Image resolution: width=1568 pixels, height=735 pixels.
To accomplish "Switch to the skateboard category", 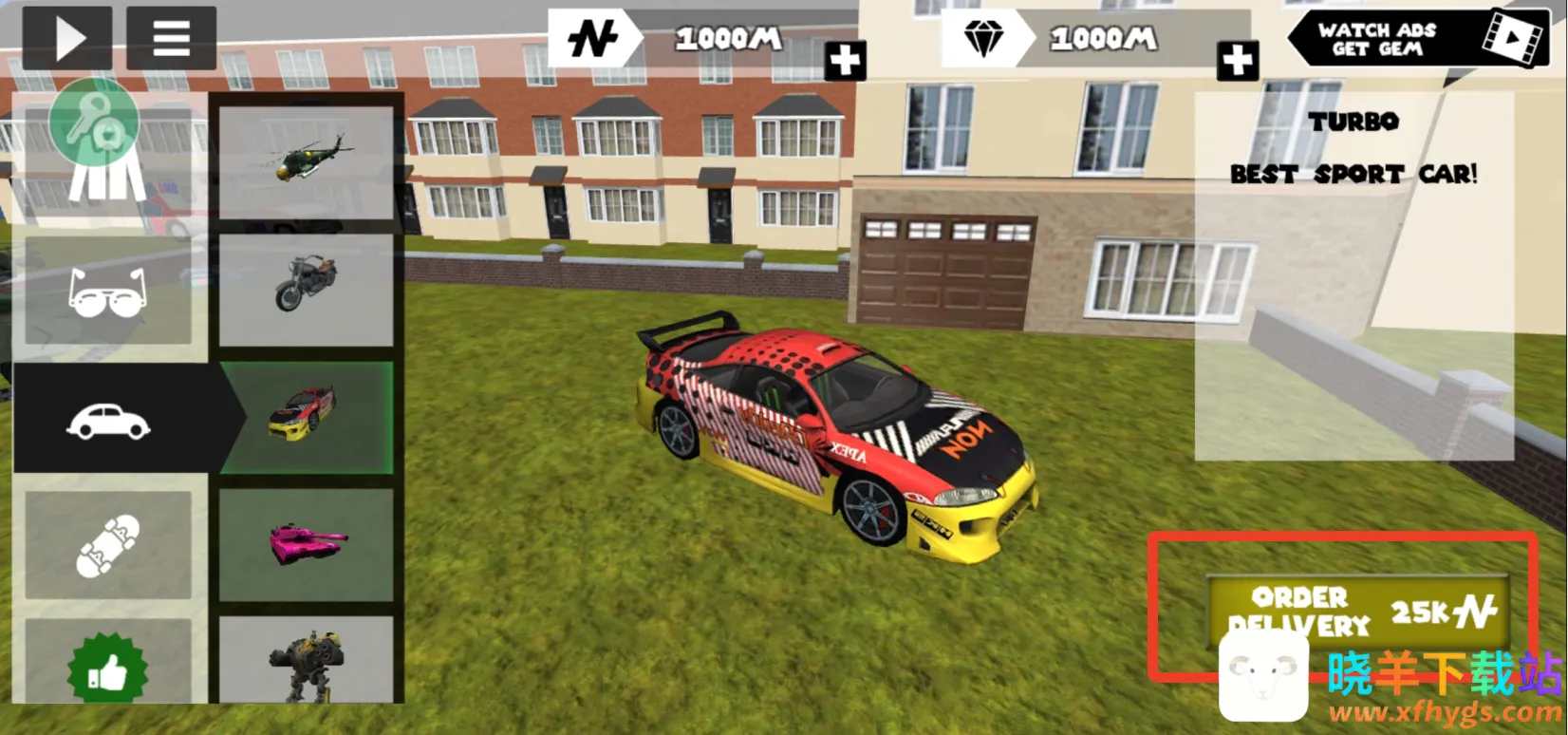I will 107,544.
